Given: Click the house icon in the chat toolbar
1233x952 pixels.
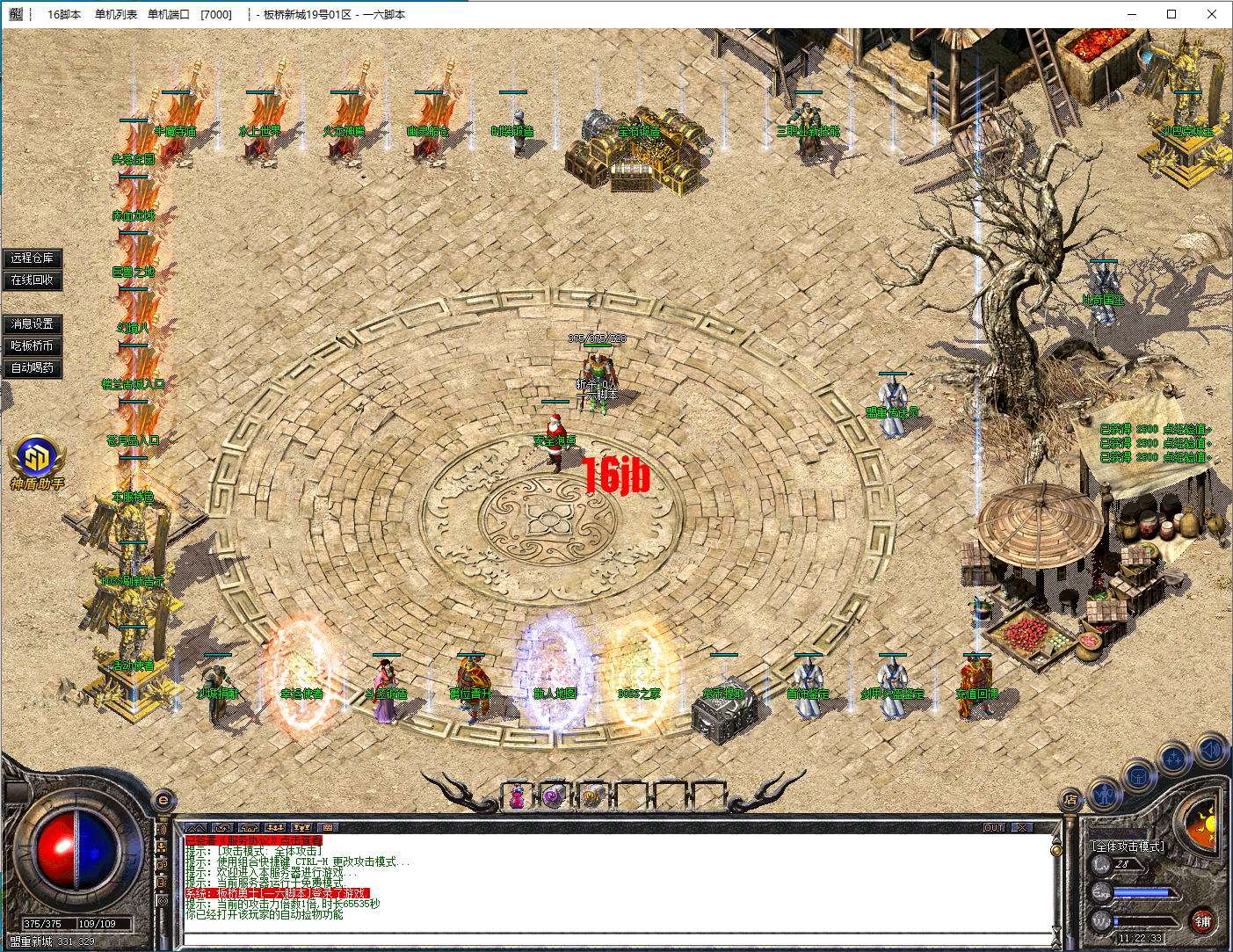Looking at the screenshot, I should (249, 828).
